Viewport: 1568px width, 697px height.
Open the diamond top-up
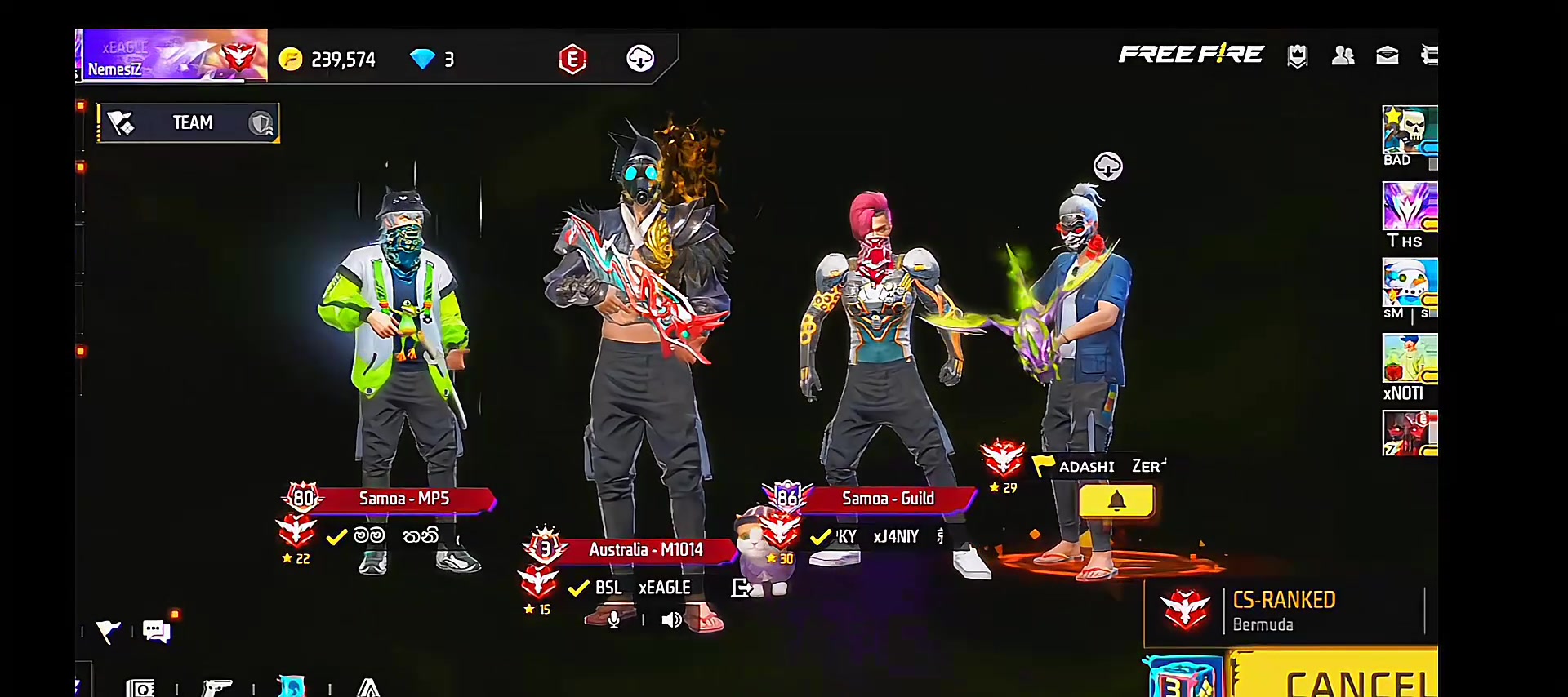click(x=431, y=60)
